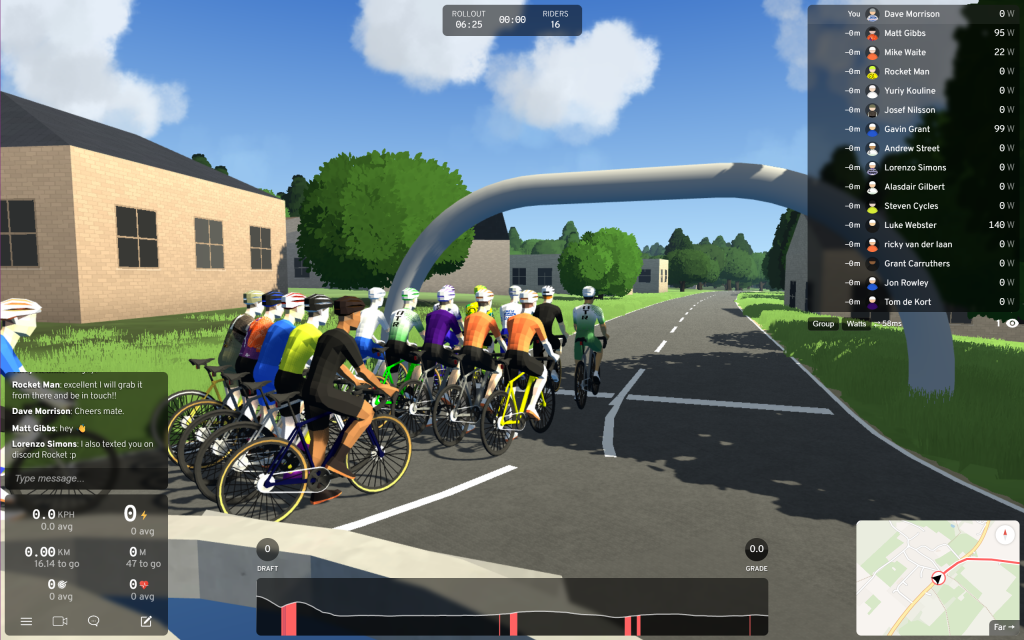Click the chat message input field
The image size is (1024, 640).
coord(85,478)
